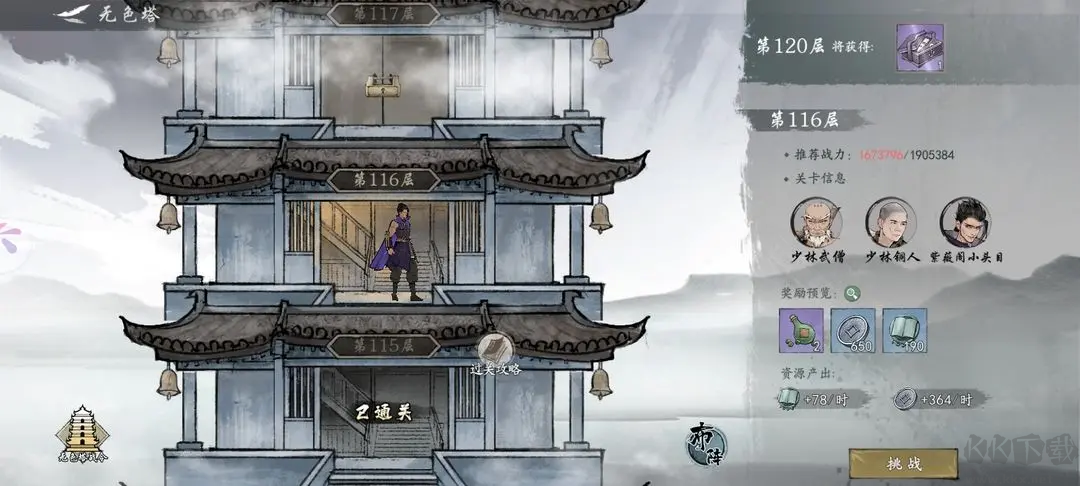Inspect the 650 coin reward
Image resolution: width=1080 pixels, height=486 pixels.
tap(853, 331)
